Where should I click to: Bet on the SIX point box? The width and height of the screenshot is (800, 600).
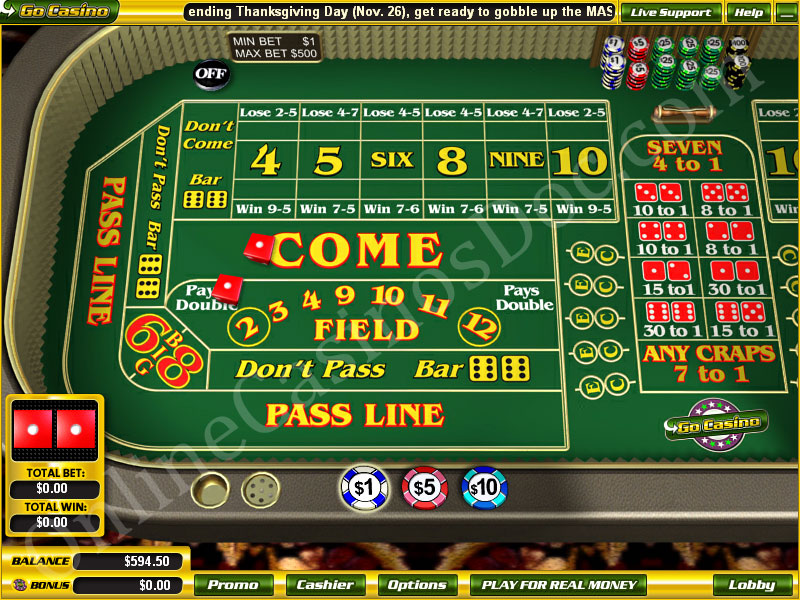[x=391, y=159]
